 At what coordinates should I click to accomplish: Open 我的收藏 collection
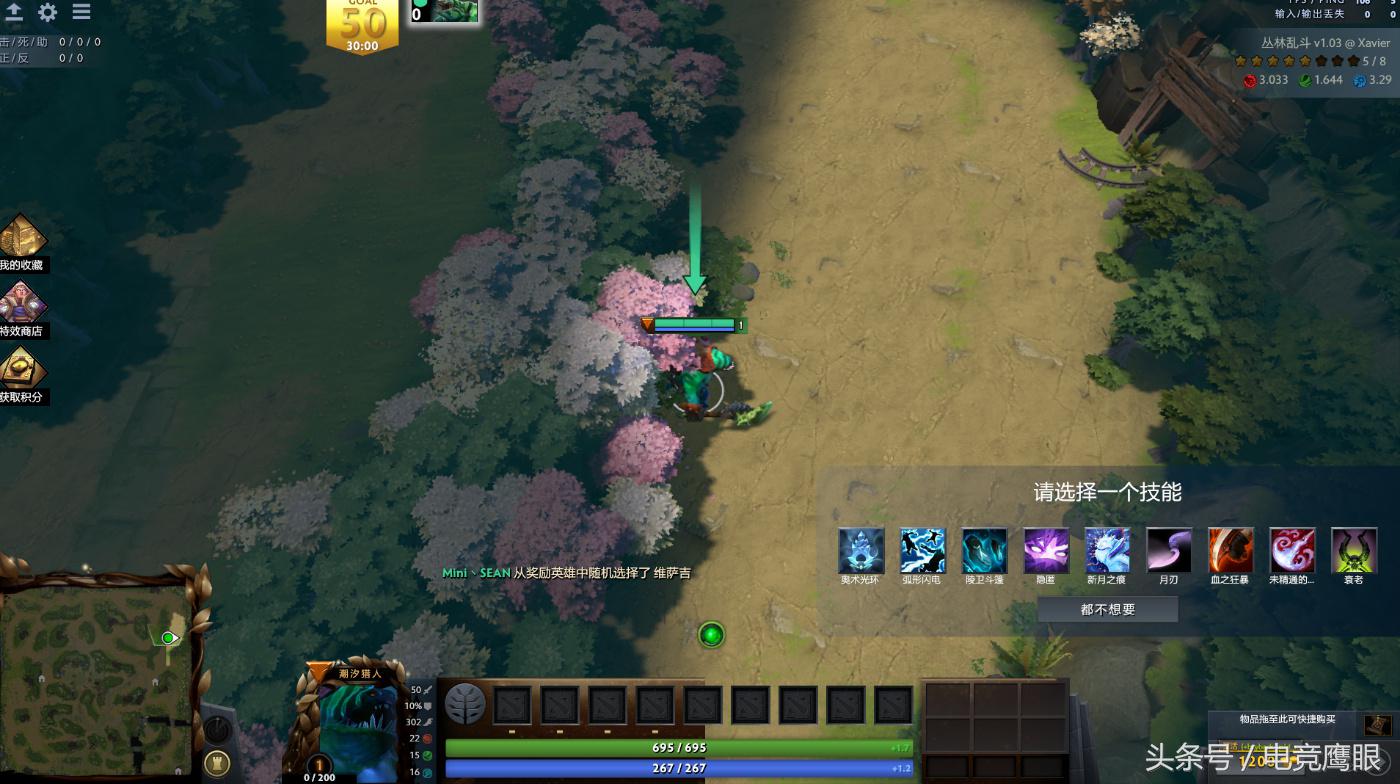click(22, 242)
